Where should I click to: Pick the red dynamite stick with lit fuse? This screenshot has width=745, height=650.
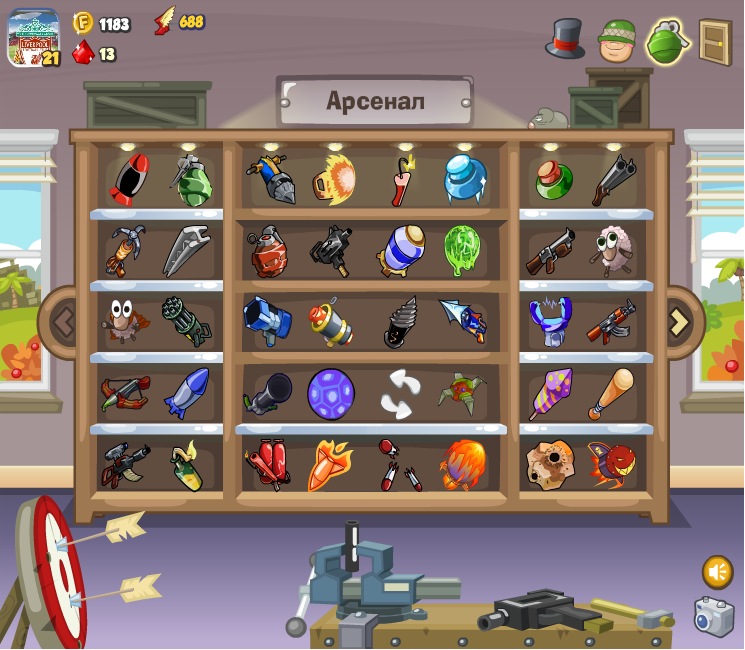point(402,178)
